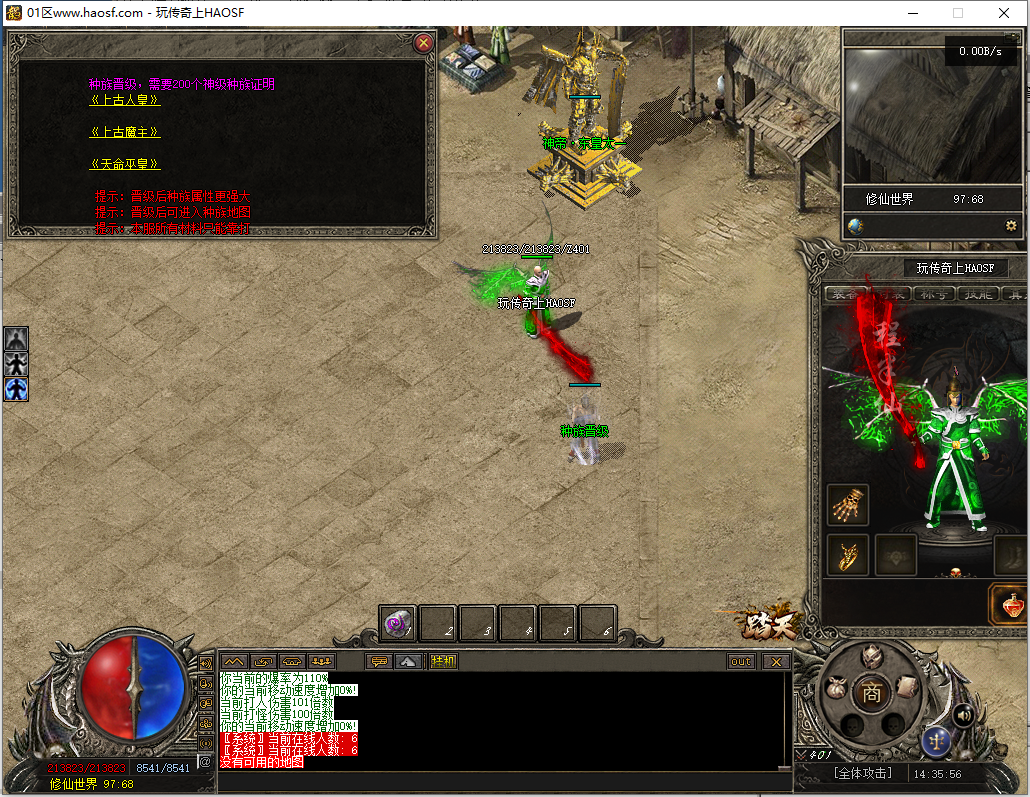Click the red potion flask slot
The height and width of the screenshot is (797, 1030).
[1010, 604]
